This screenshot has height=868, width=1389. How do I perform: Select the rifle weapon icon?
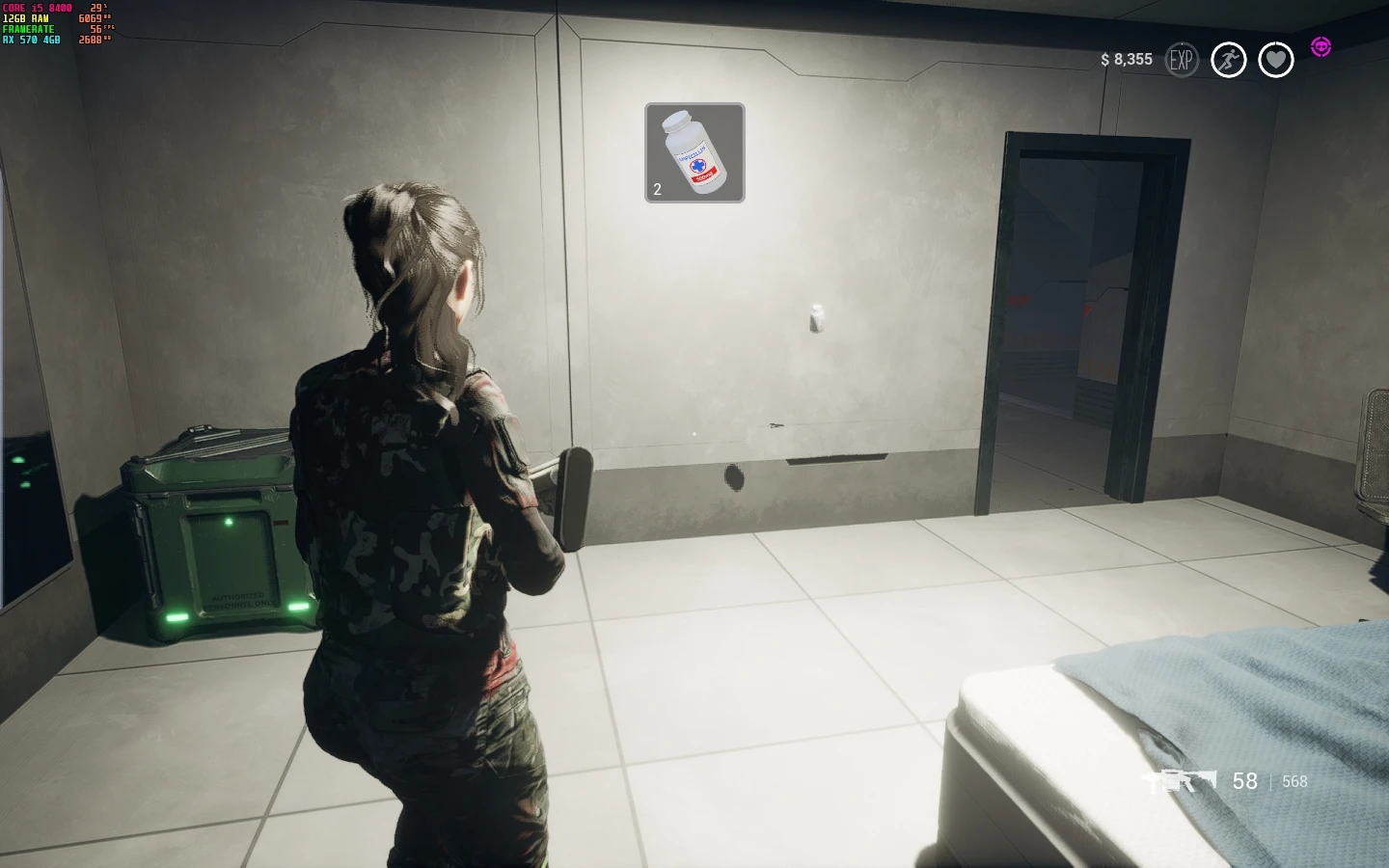(1179, 781)
